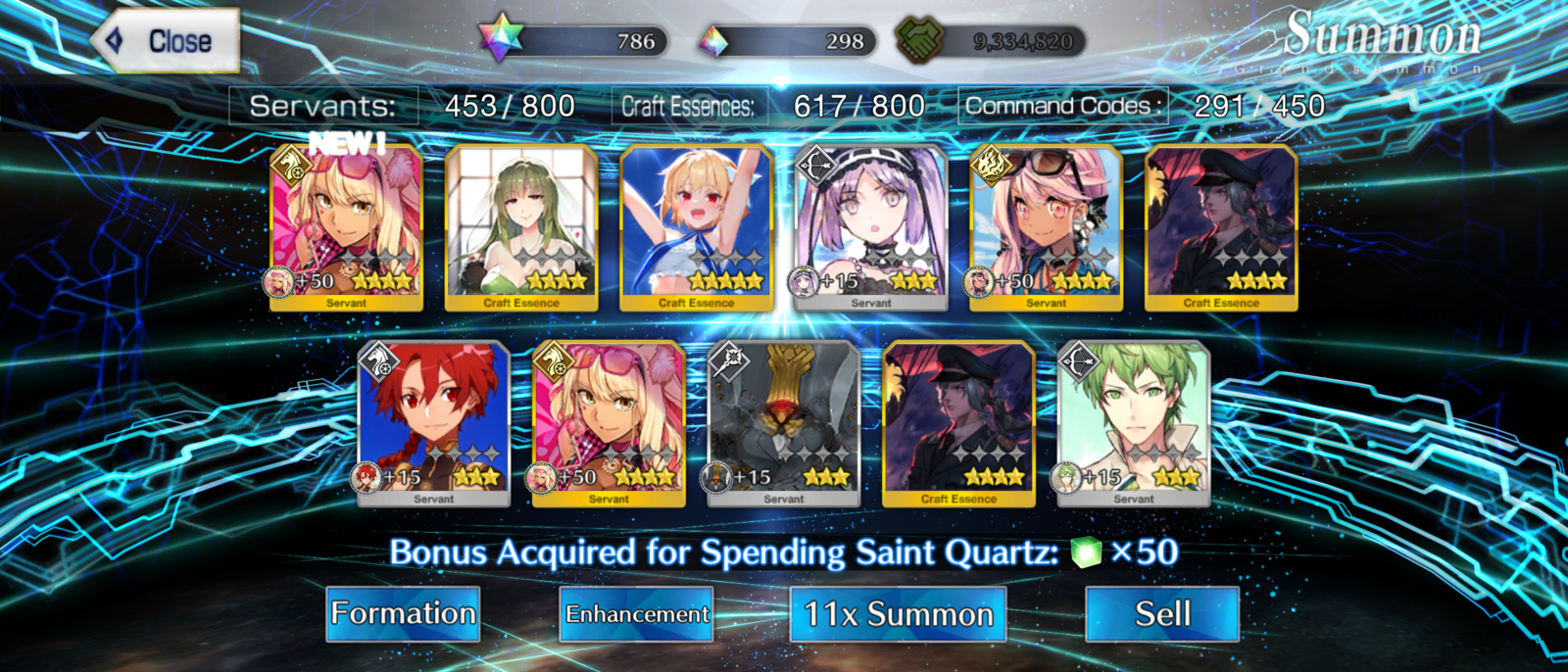View the grey armored caster servant card
The image size is (1568, 672).
[x=784, y=424]
